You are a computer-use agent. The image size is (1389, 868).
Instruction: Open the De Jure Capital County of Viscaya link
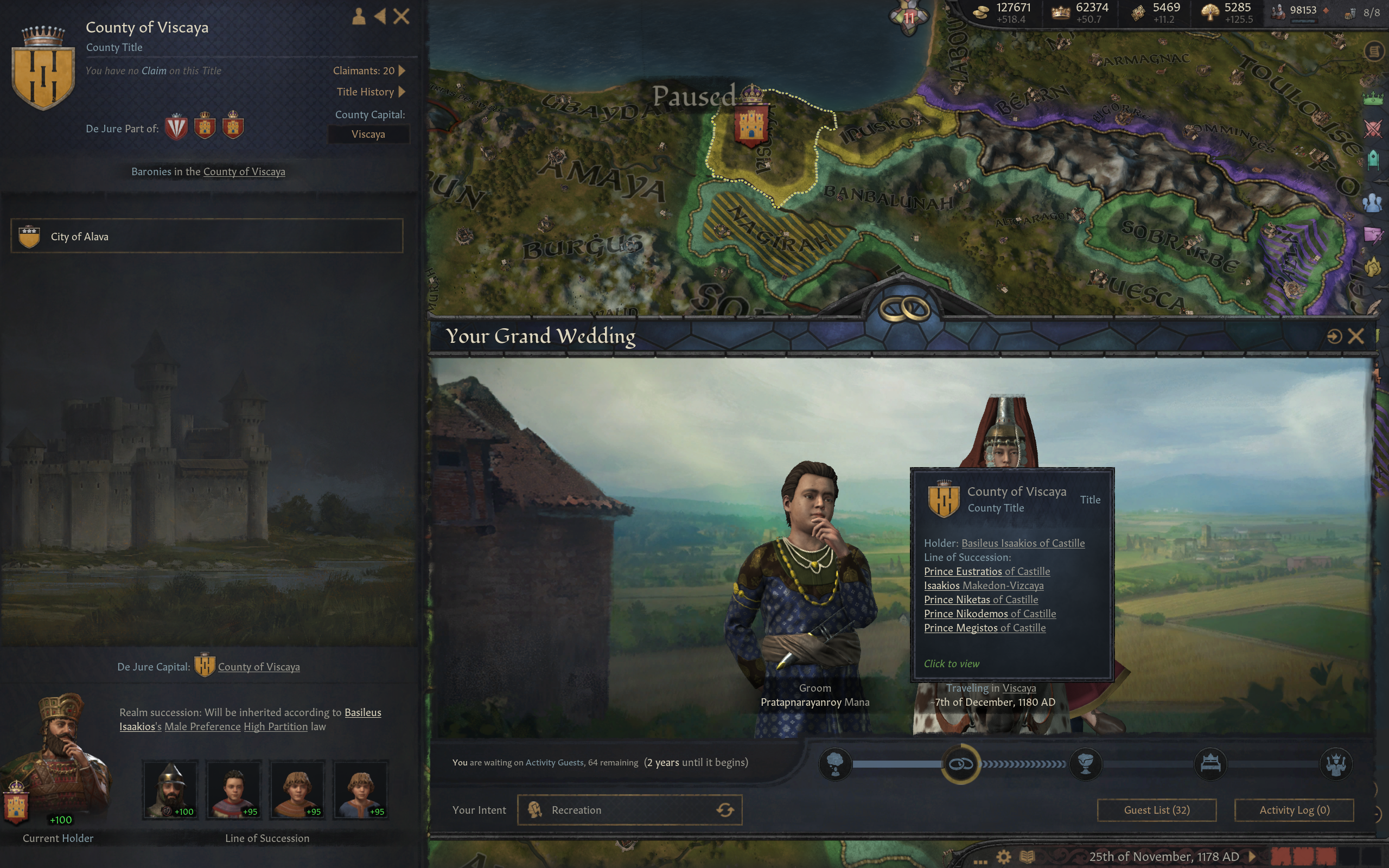click(x=258, y=667)
